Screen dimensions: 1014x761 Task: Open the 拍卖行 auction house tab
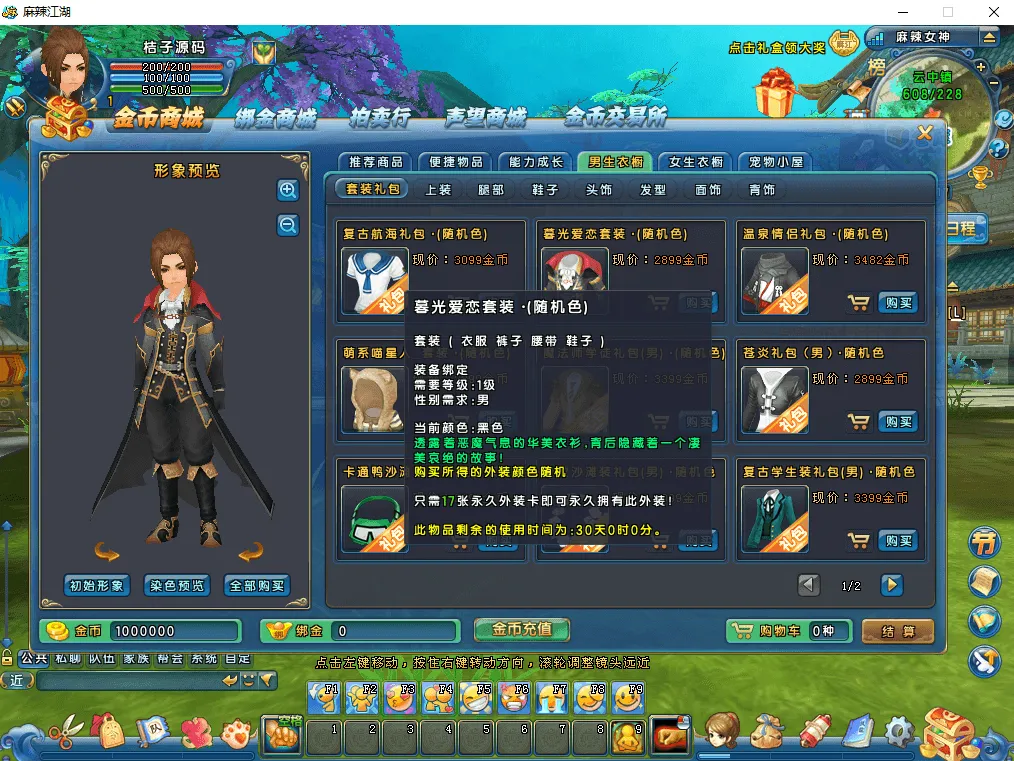[380, 118]
